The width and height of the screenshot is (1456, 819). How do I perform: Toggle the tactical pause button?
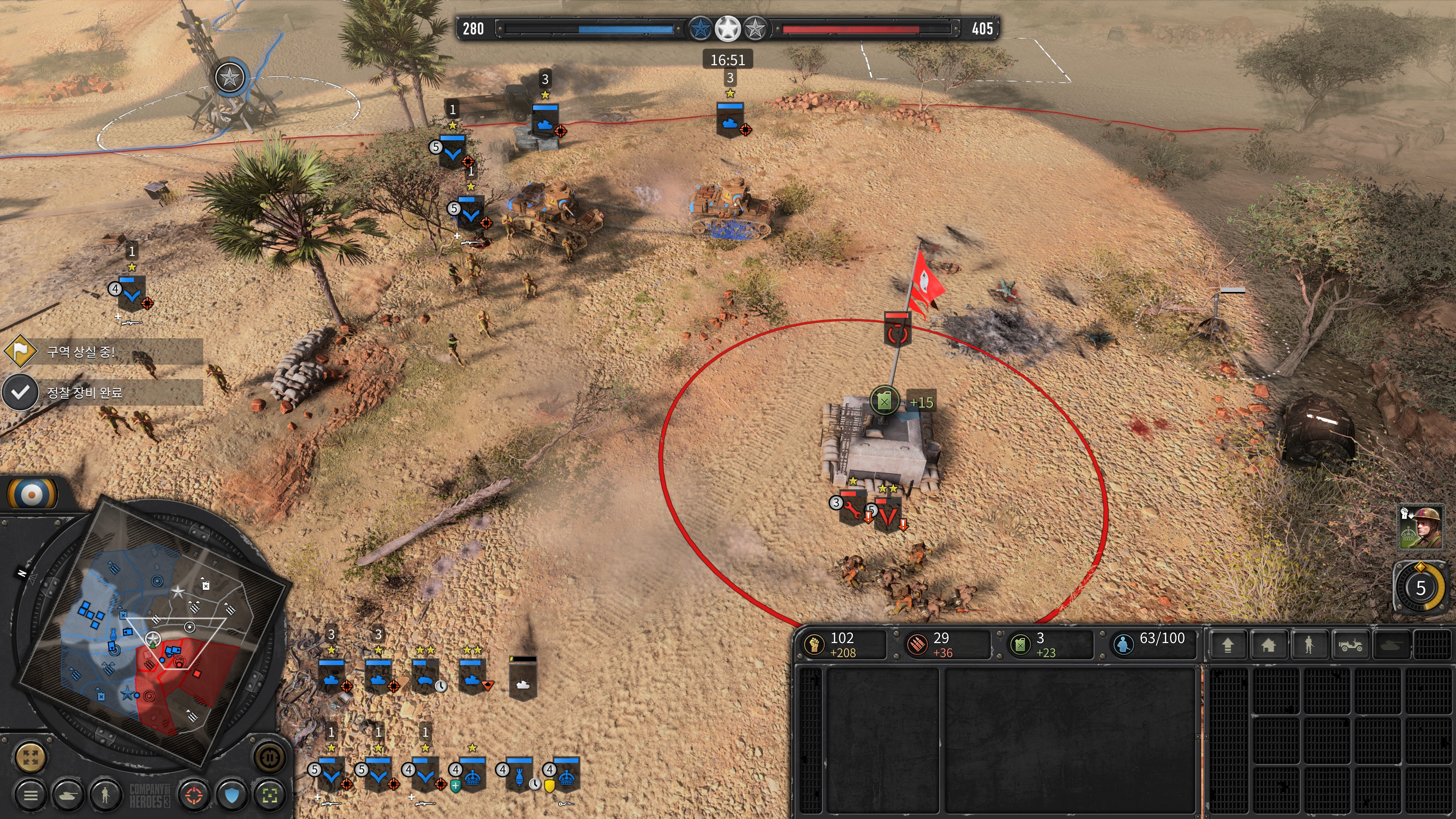[270, 757]
